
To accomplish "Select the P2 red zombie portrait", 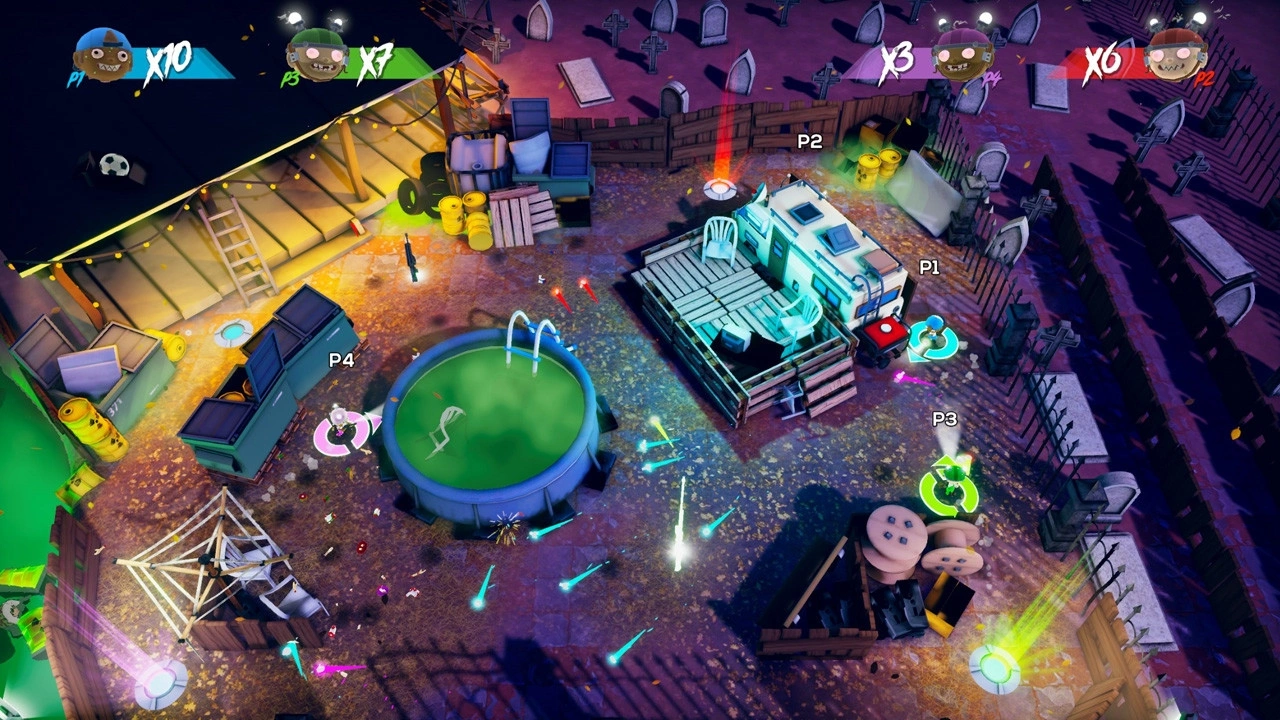I will pos(1176,55).
